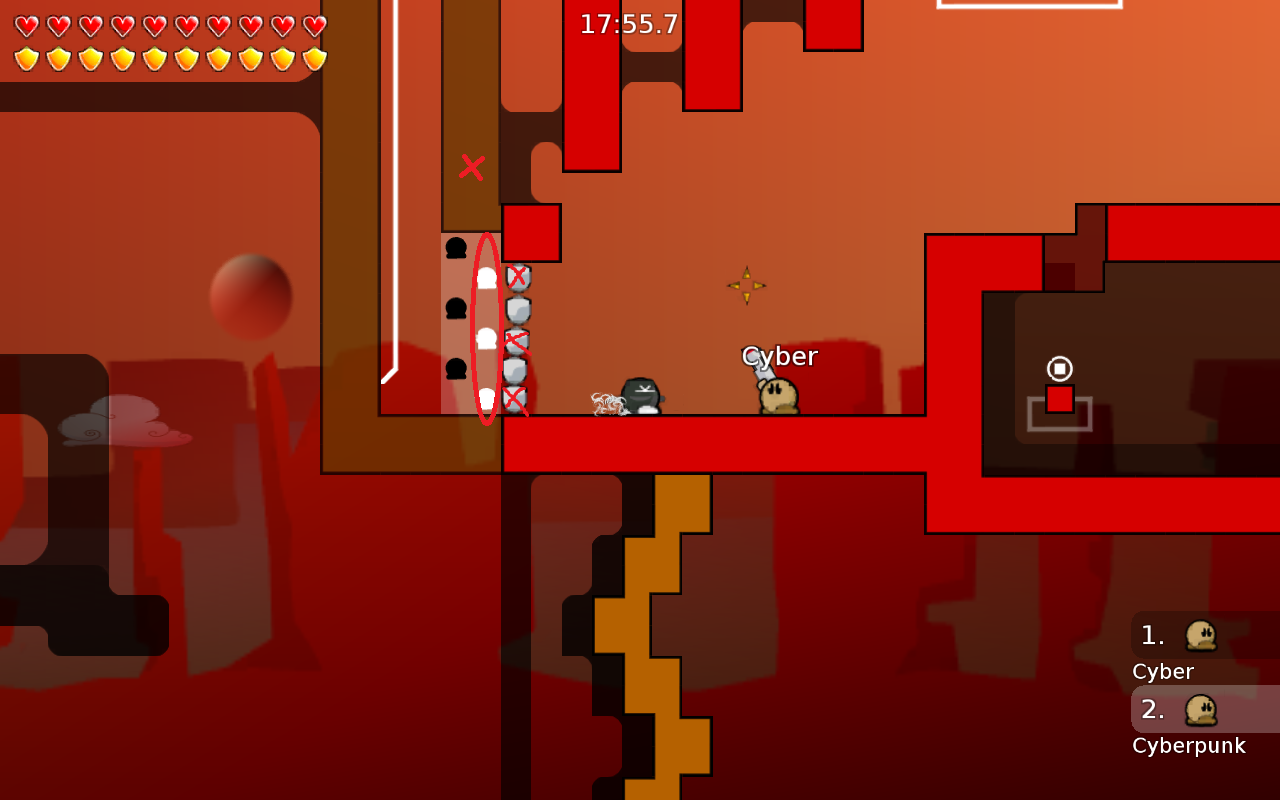Click the Cyber name label above the player

coord(779,355)
